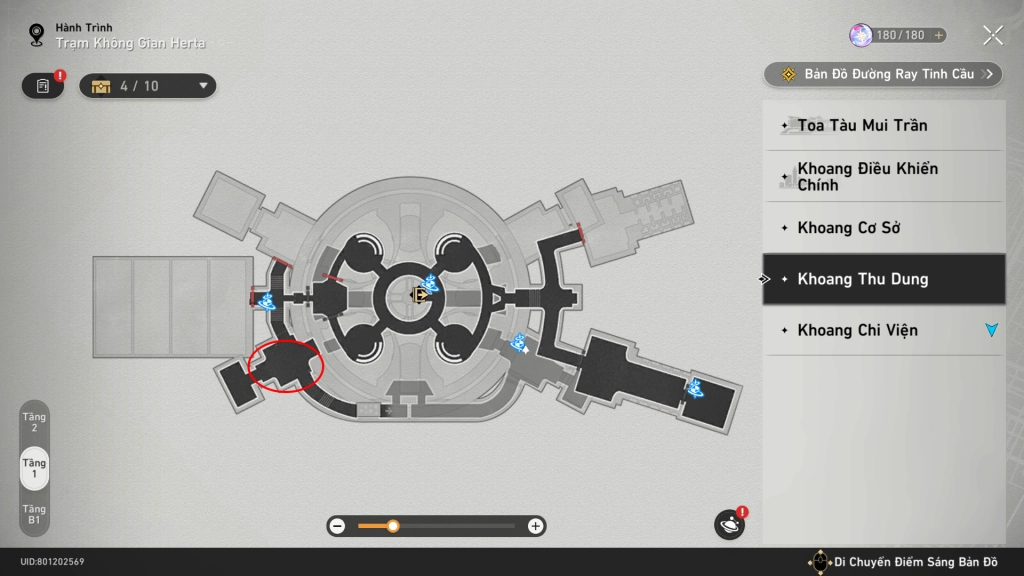Add Trailblaze Power with plus button

938,36
